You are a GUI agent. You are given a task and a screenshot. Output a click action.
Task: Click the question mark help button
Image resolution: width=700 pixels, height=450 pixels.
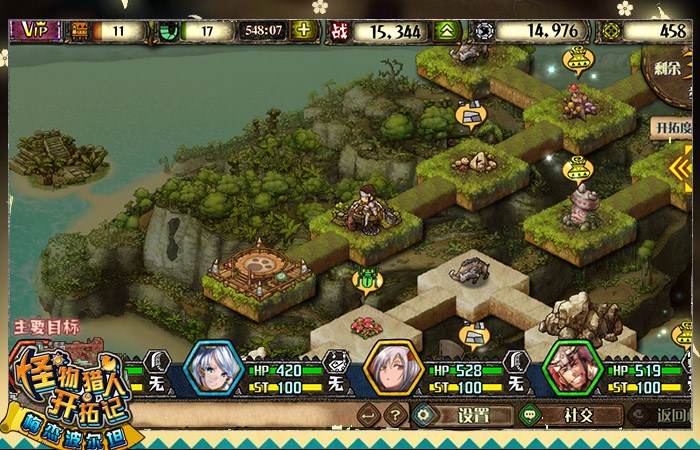tap(396, 415)
